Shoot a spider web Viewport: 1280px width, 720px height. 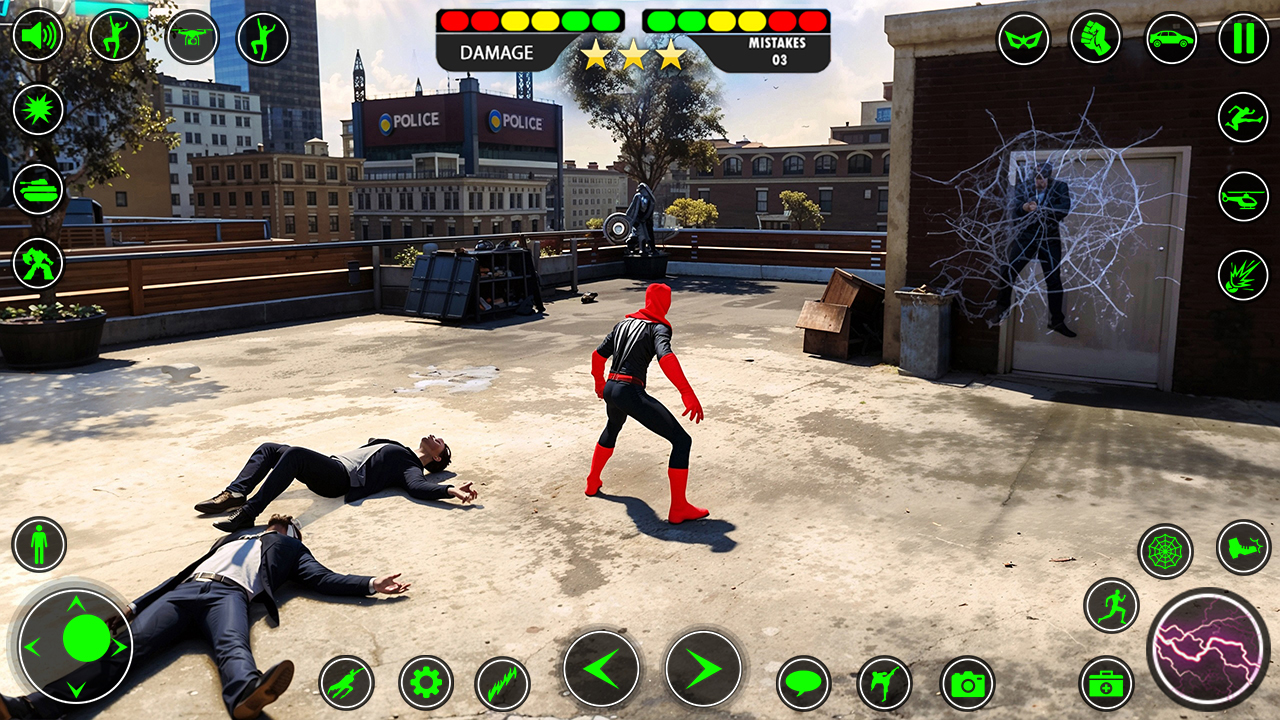click(x=1165, y=551)
